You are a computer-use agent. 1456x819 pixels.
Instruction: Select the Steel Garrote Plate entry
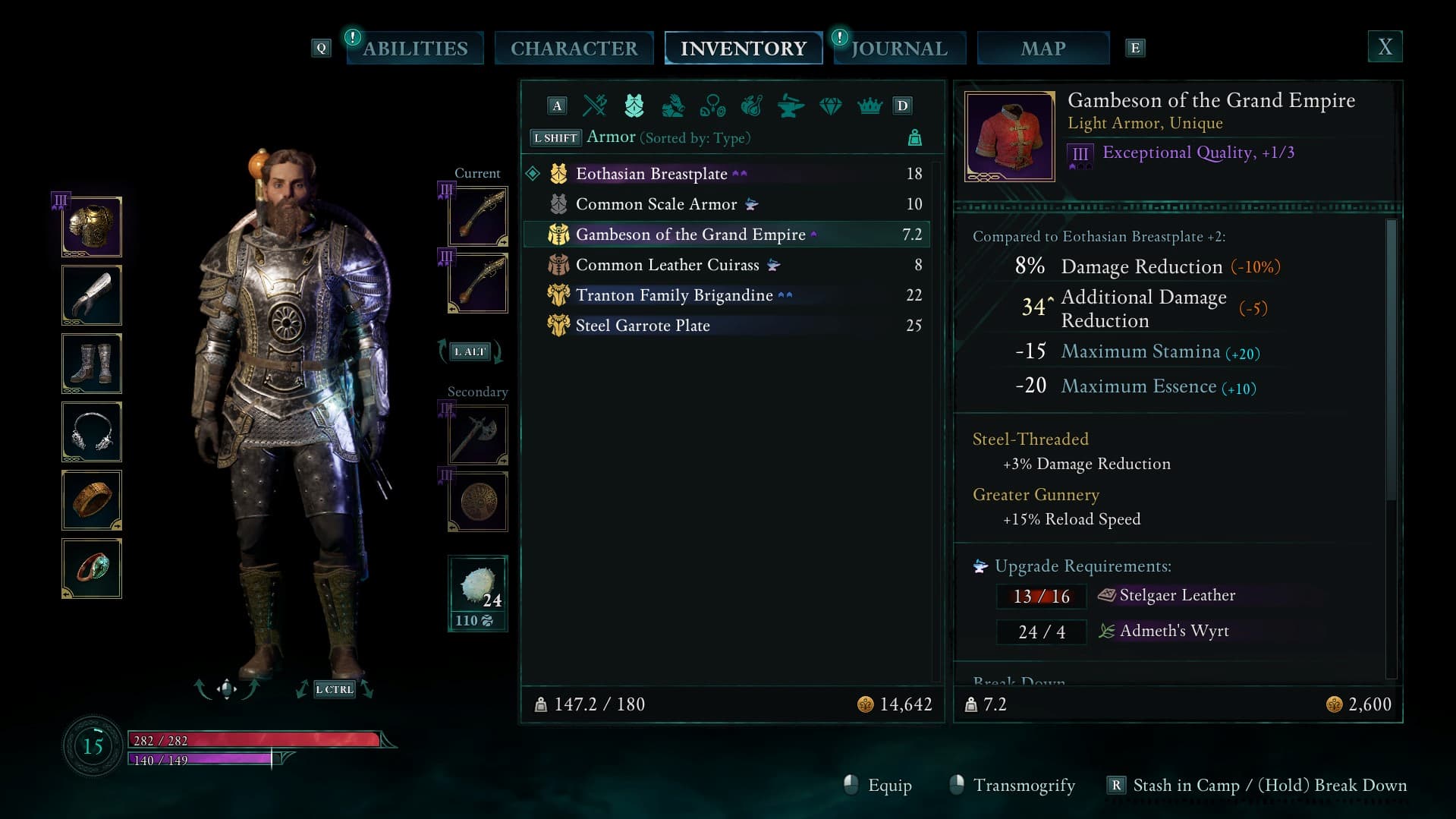pos(643,326)
